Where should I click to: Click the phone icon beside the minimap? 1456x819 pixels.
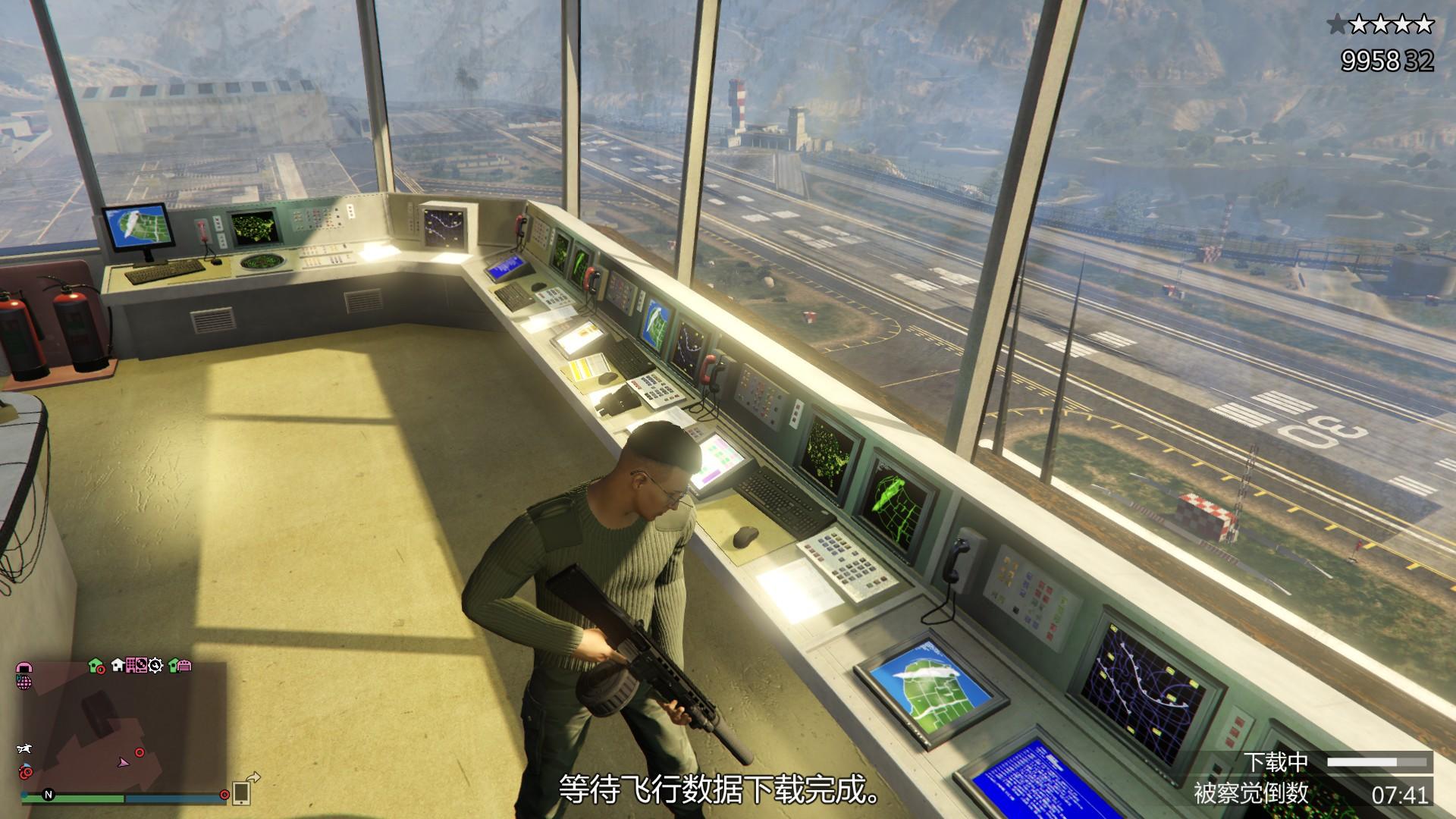click(242, 794)
